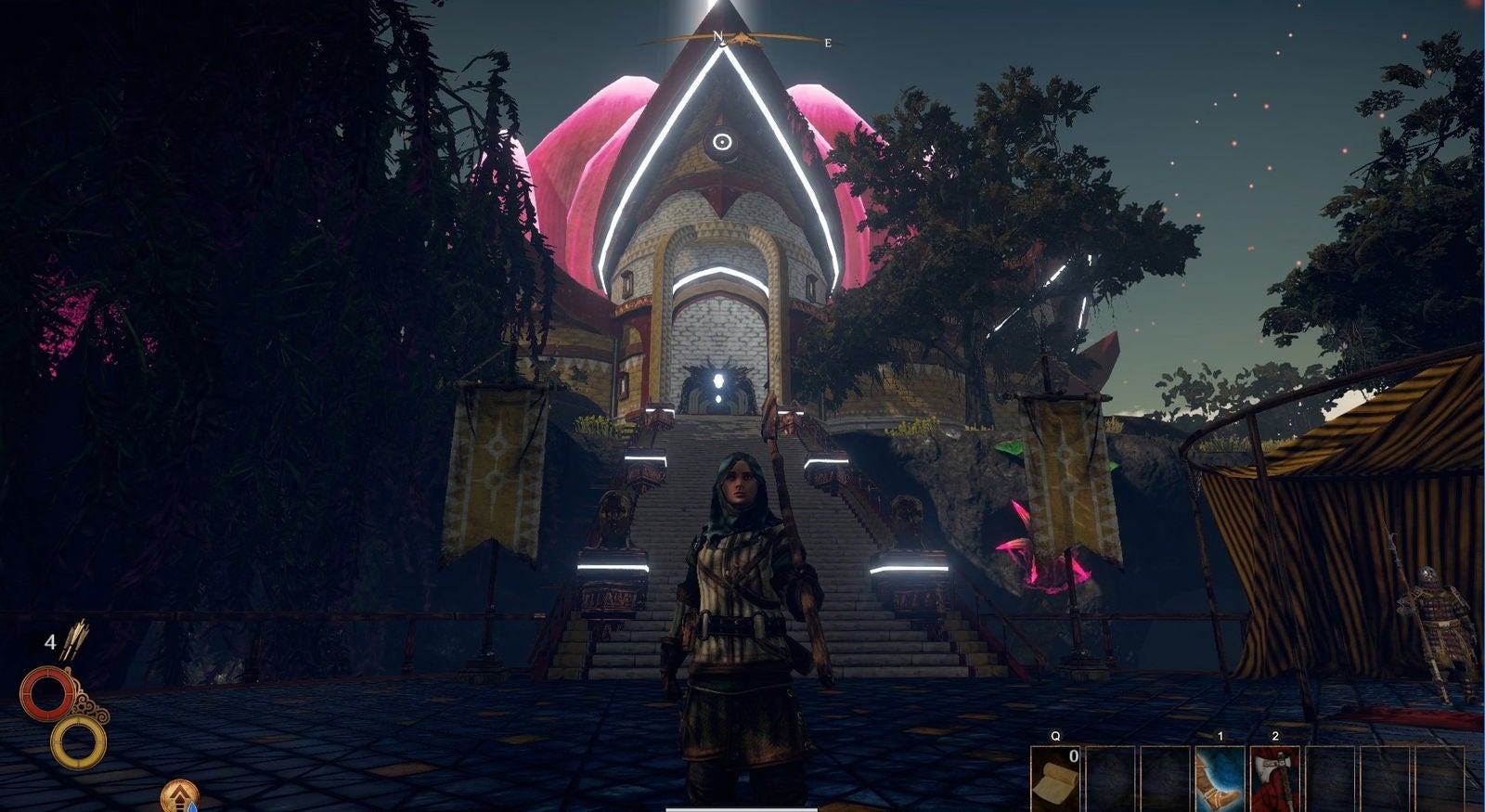1485x812 pixels.
Task: Click the glowing eye emblem on the temple
Action: [x=724, y=144]
